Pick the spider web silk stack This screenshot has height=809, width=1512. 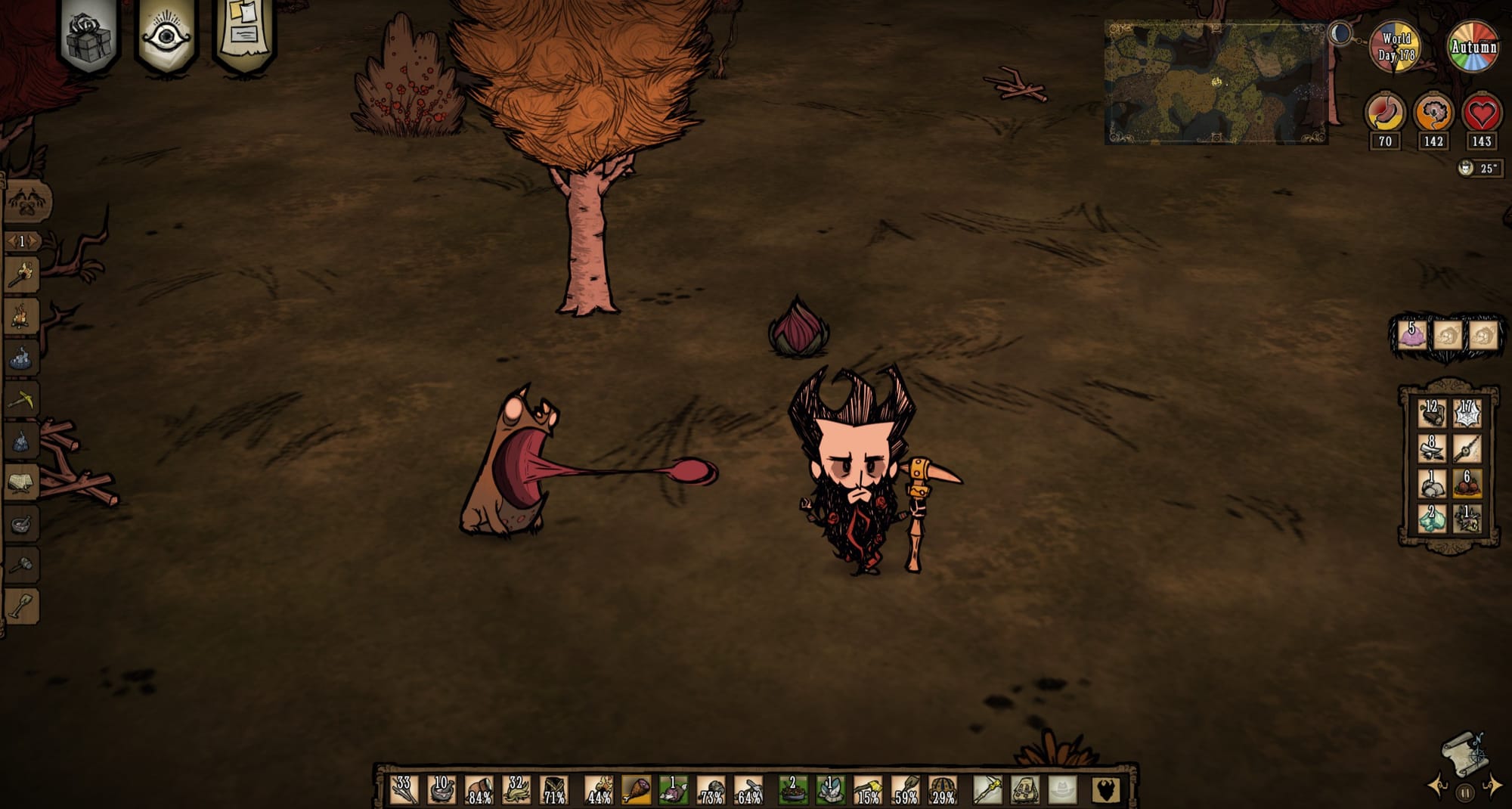(1467, 414)
